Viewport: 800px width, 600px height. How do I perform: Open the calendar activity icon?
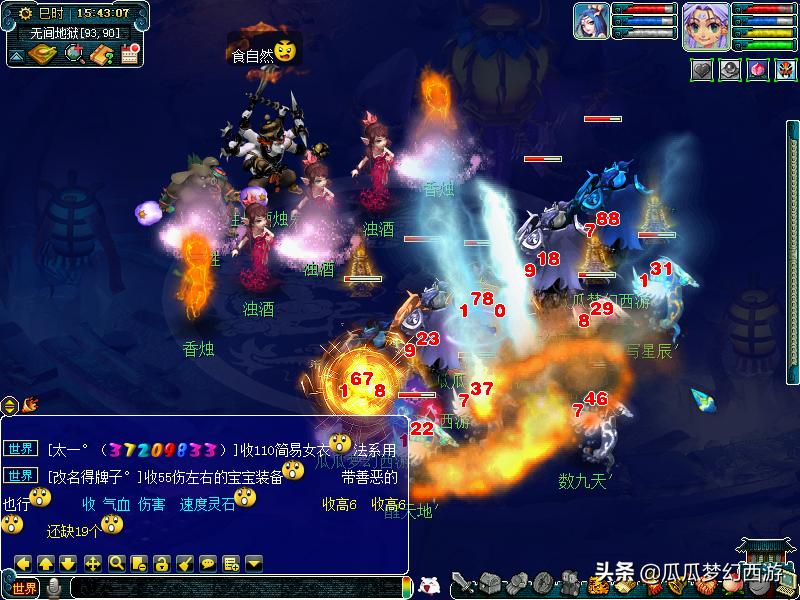click(x=129, y=54)
